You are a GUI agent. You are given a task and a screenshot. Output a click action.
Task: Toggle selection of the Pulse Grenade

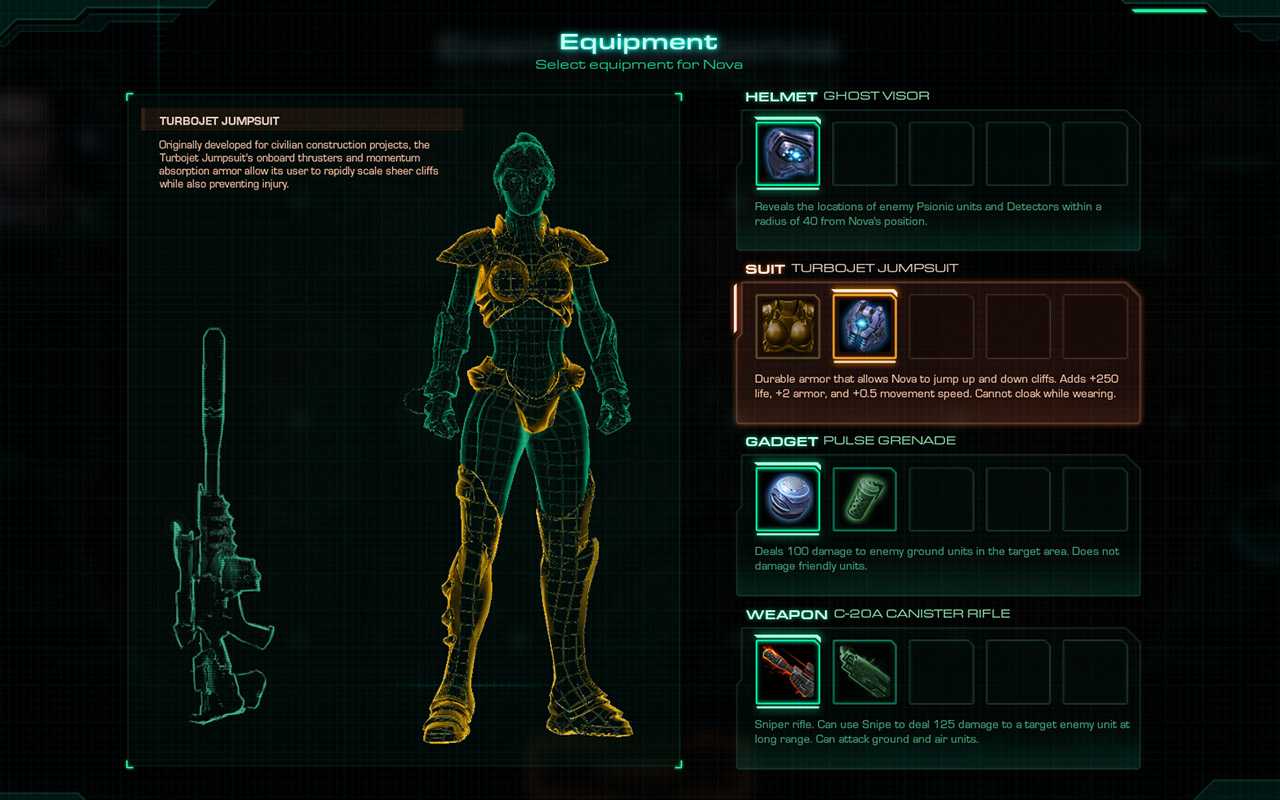[786, 497]
